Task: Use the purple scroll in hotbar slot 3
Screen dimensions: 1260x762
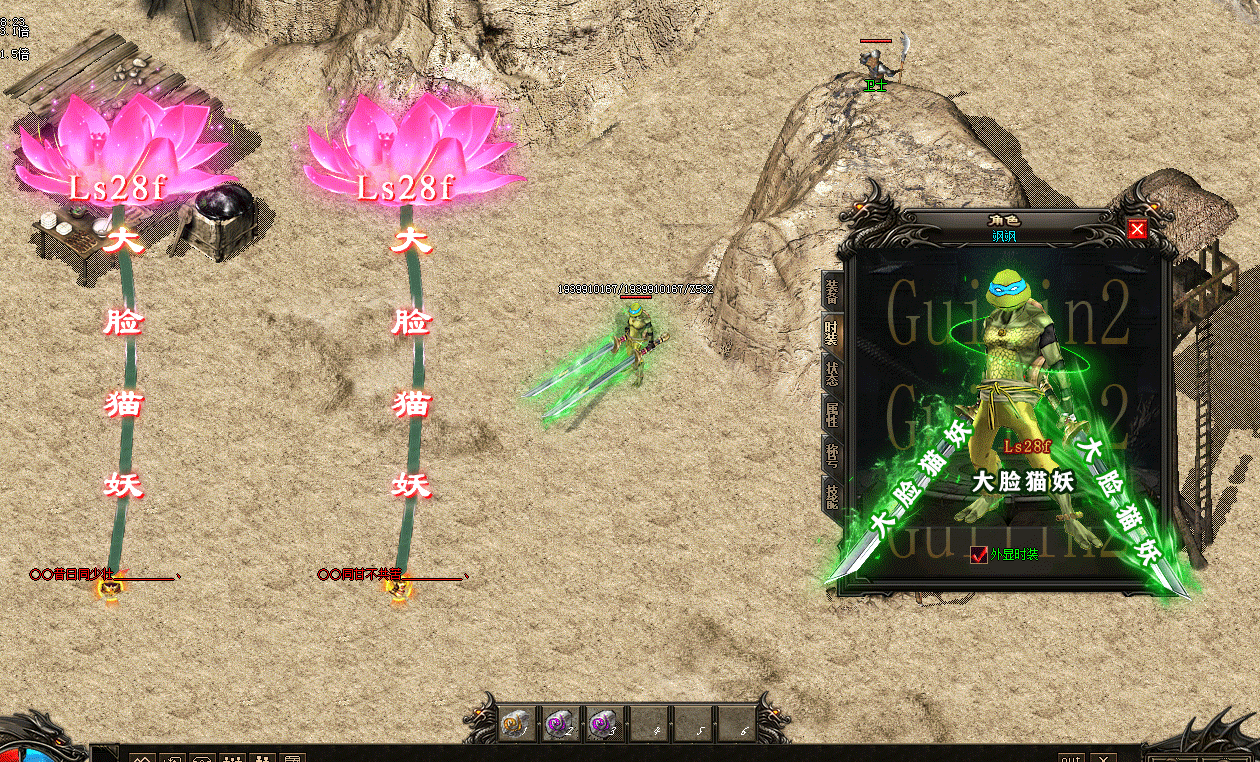Action: 602,723
